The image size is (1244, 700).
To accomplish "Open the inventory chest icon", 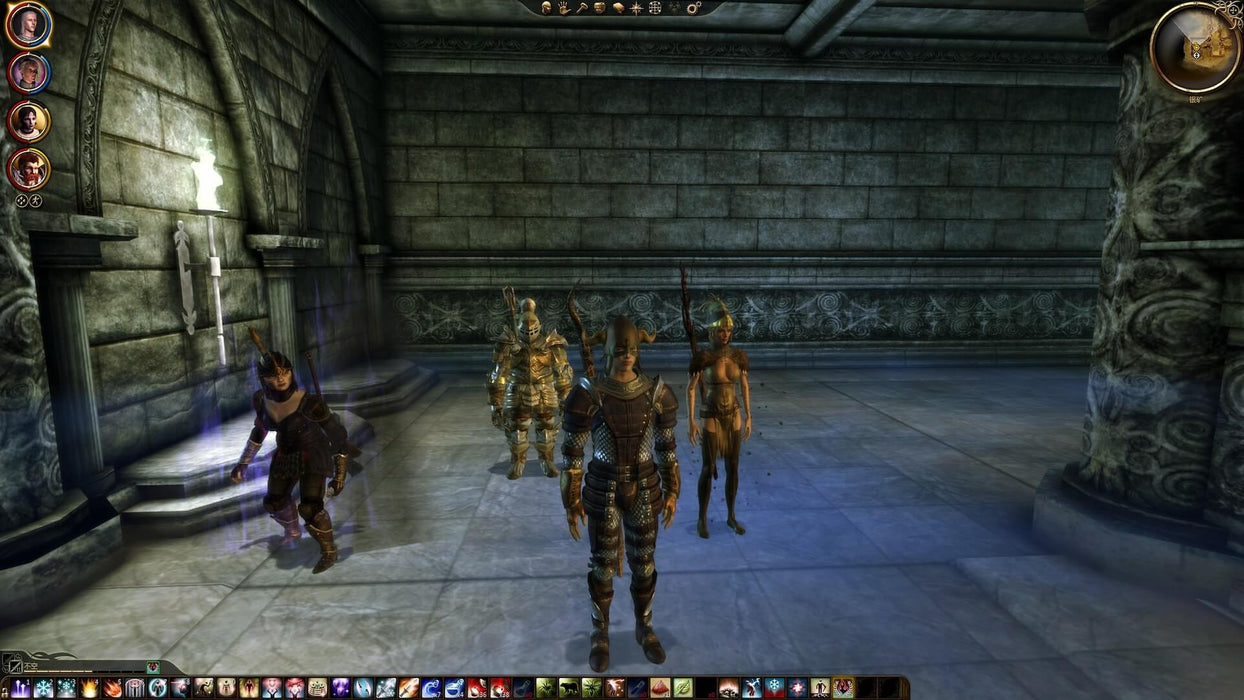I will coord(600,8).
